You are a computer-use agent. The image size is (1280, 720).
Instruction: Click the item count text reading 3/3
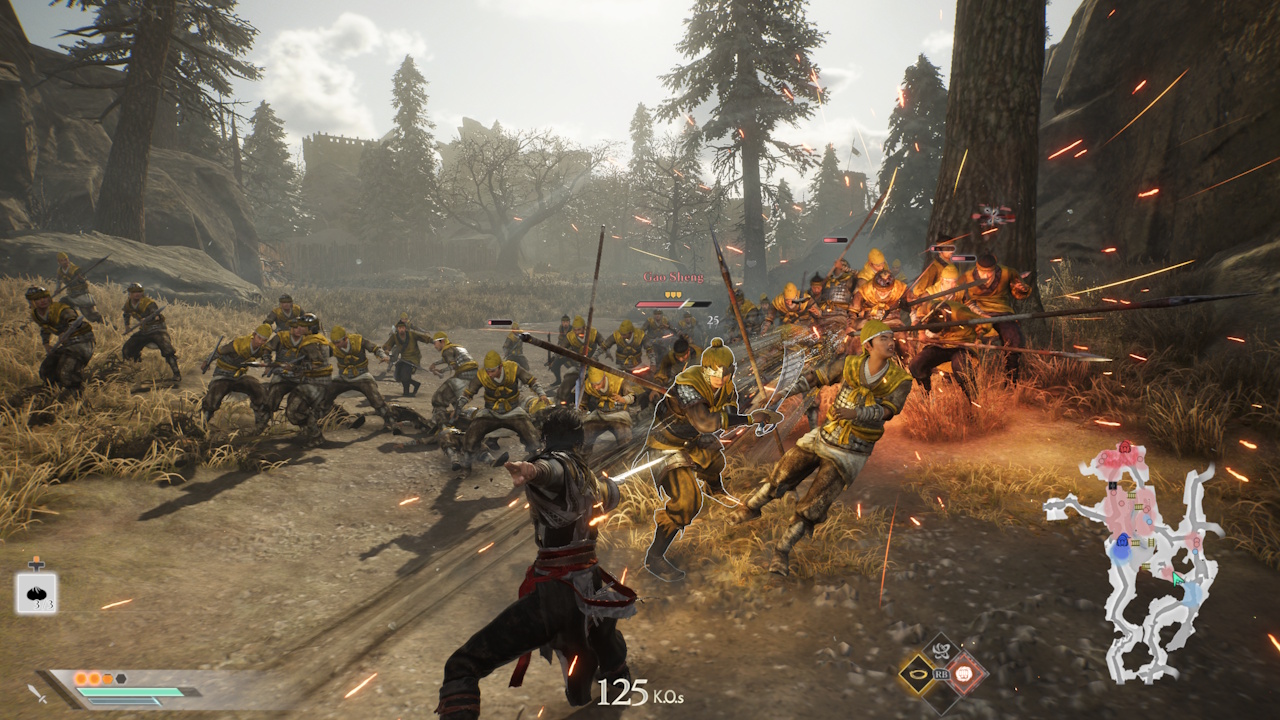44,605
